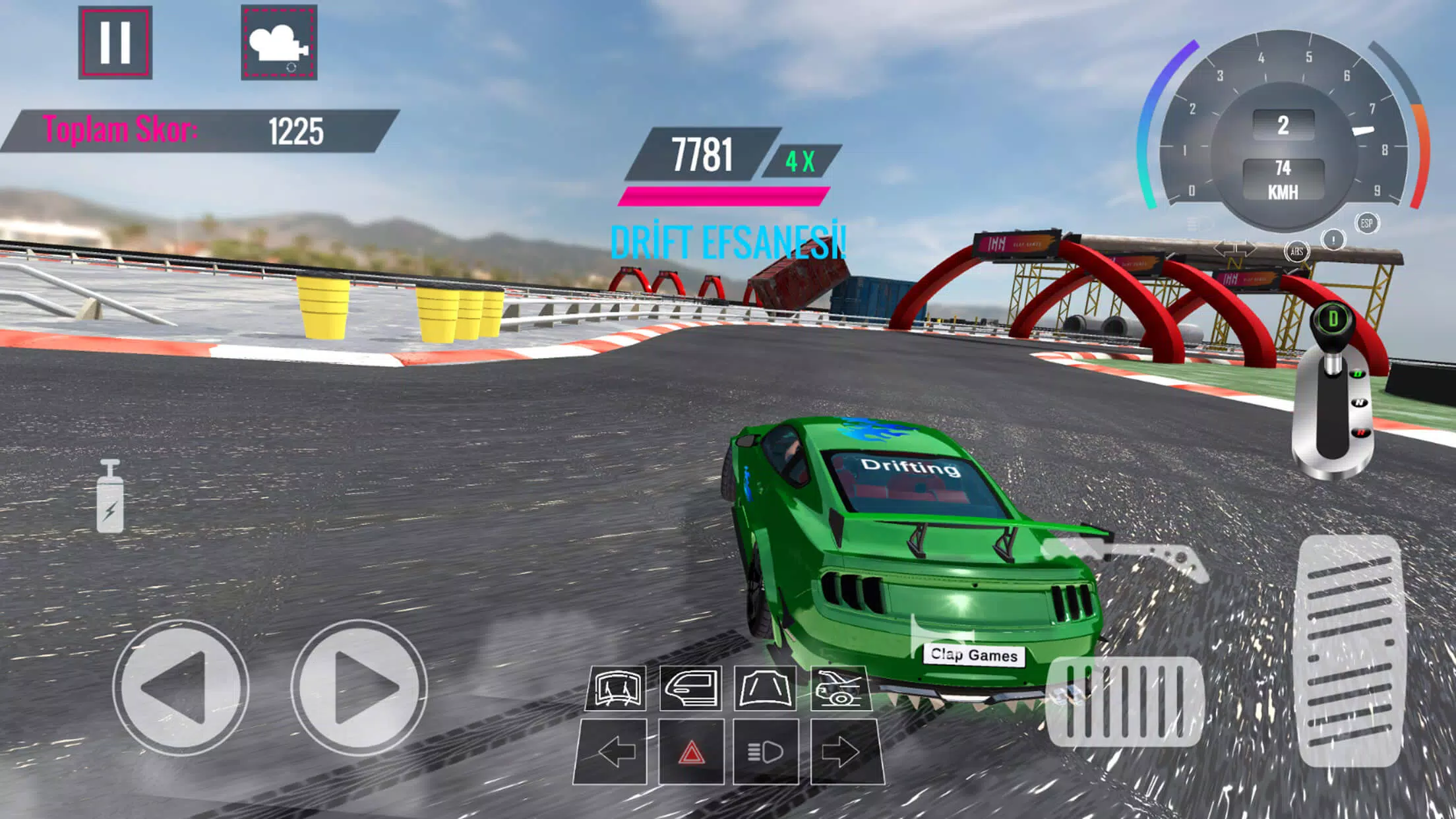This screenshot has width=1456, height=819.
Task: Open the hood with the hood icon
Action: pyautogui.click(x=766, y=688)
